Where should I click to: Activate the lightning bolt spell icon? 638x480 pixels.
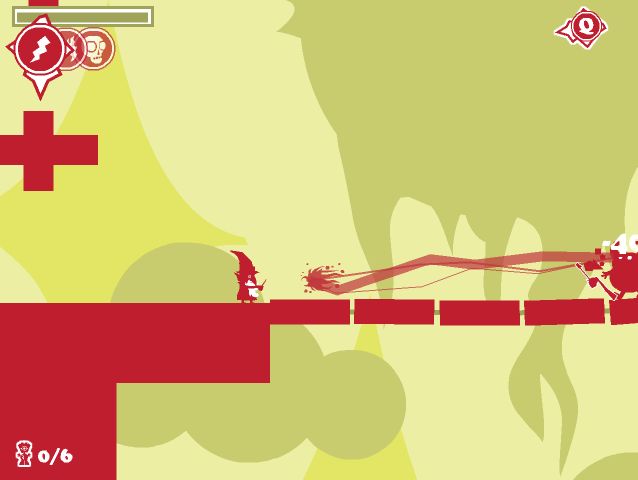click(x=40, y=49)
